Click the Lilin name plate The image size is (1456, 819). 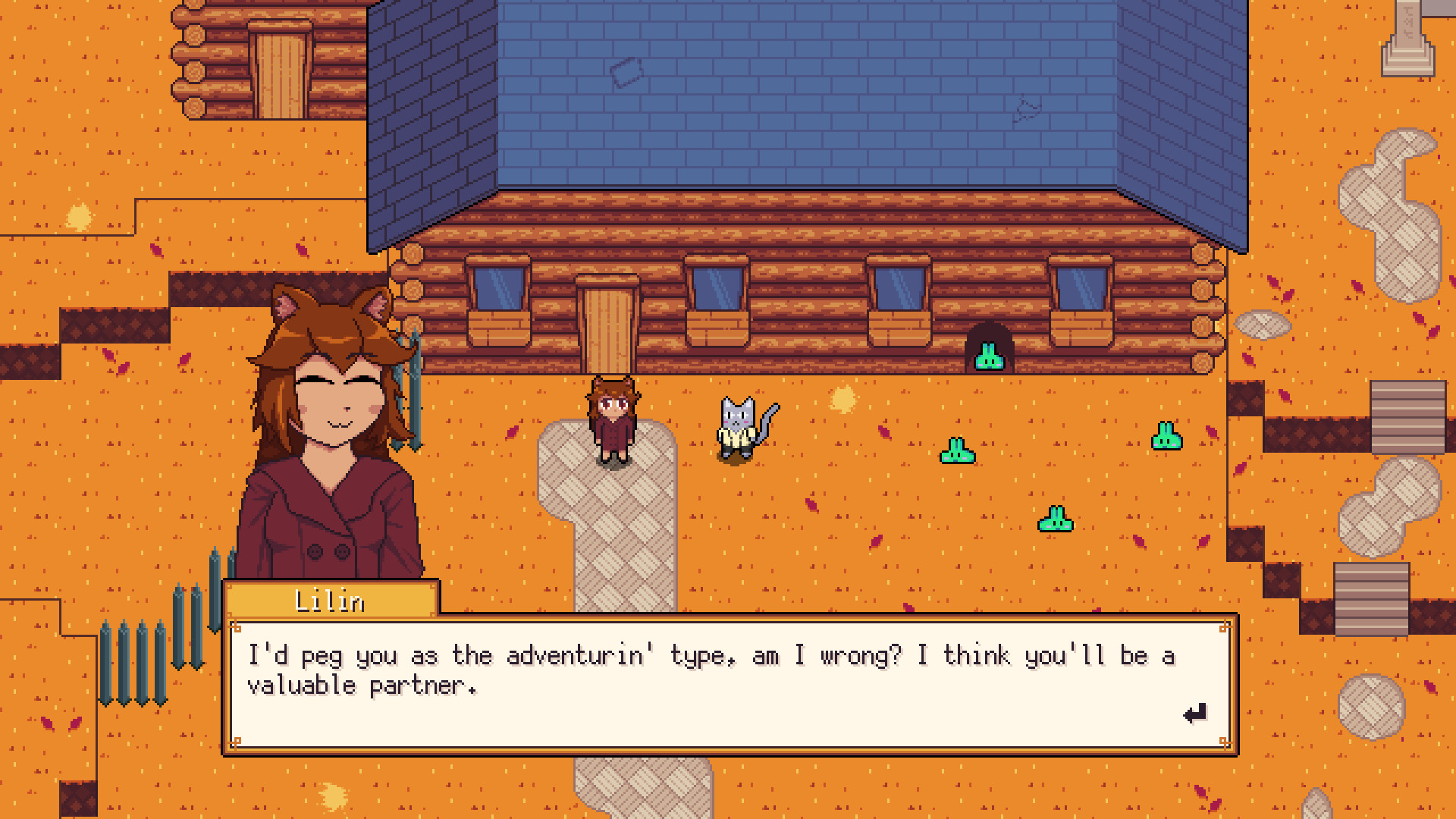(330, 599)
